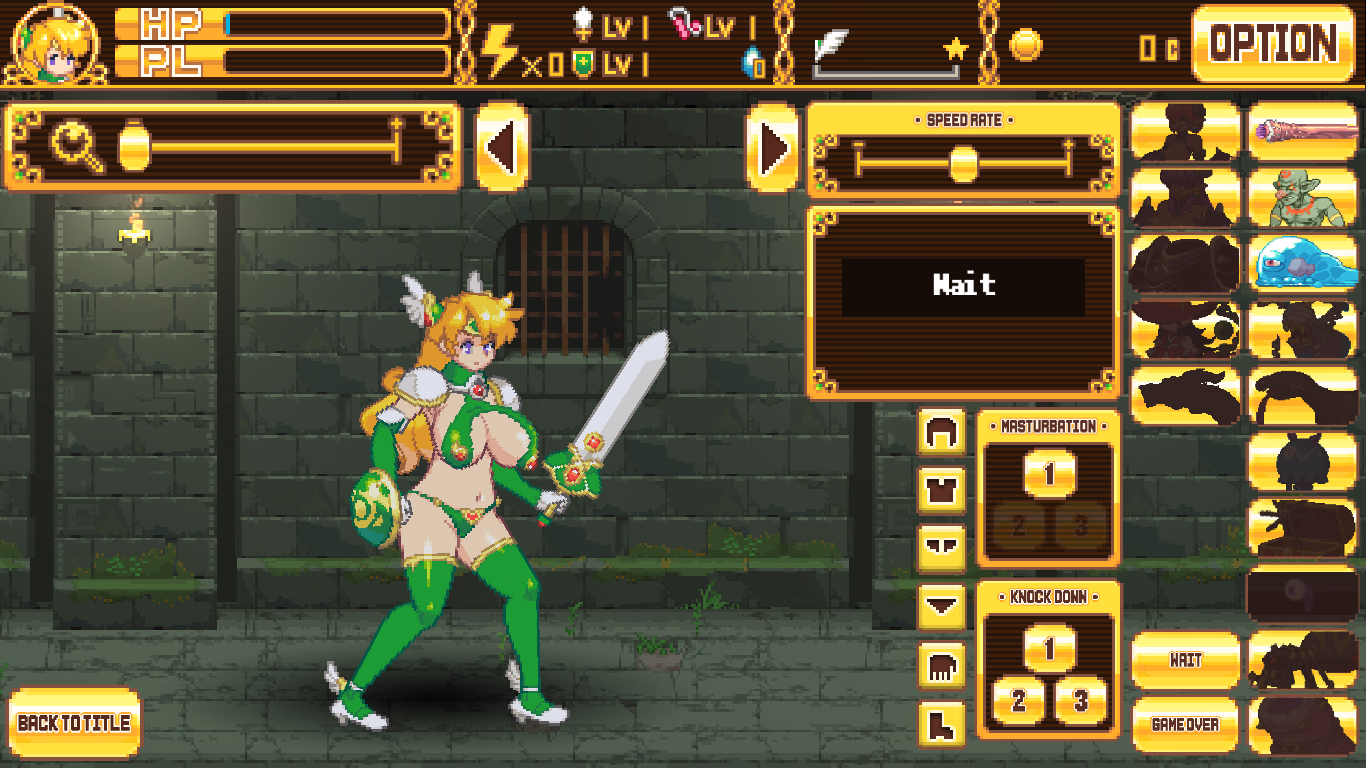Toggle the shirt clothing icon
The image size is (1366, 768).
tap(940, 490)
